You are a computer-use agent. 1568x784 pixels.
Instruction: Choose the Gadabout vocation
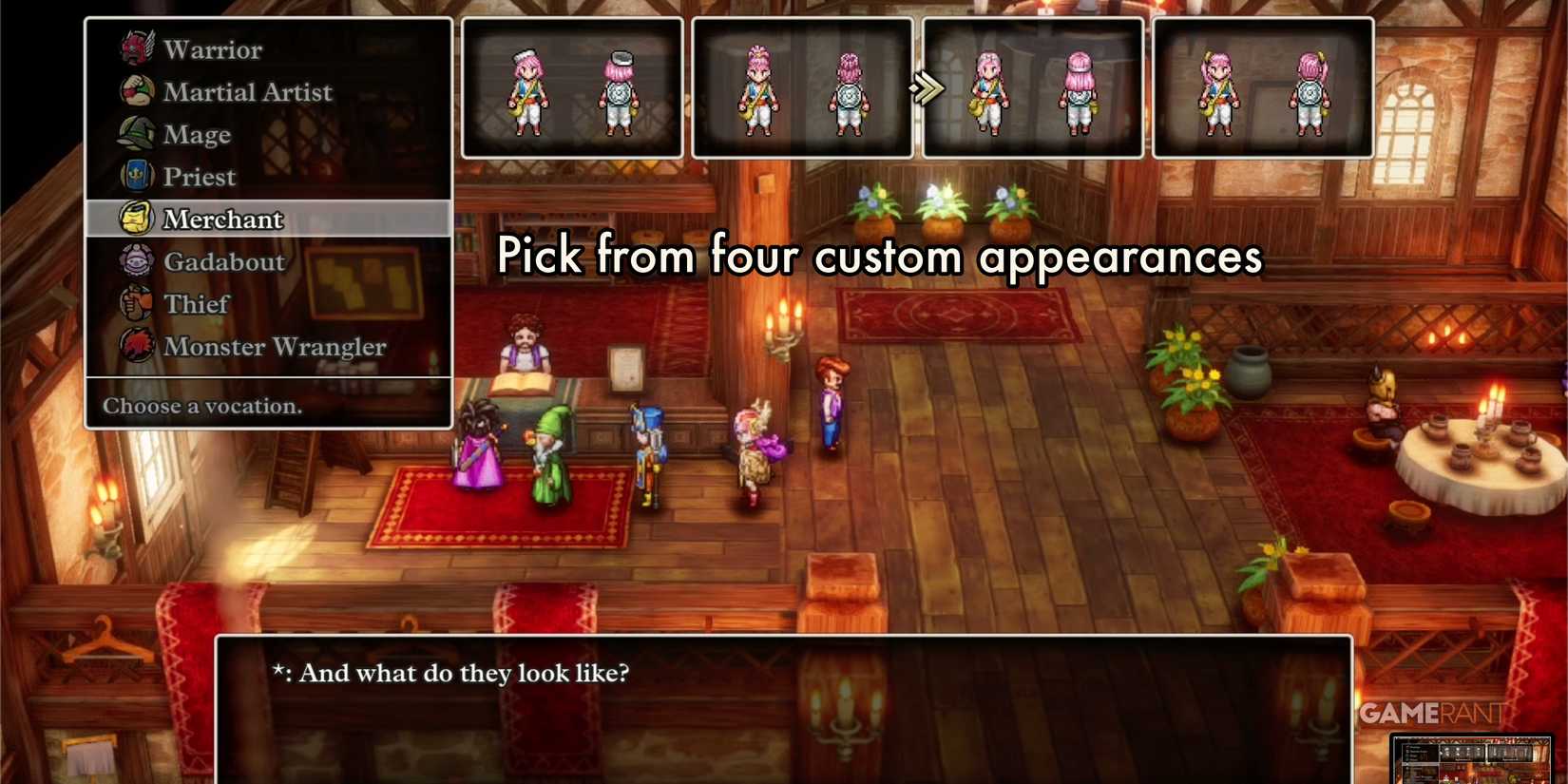pos(223,261)
